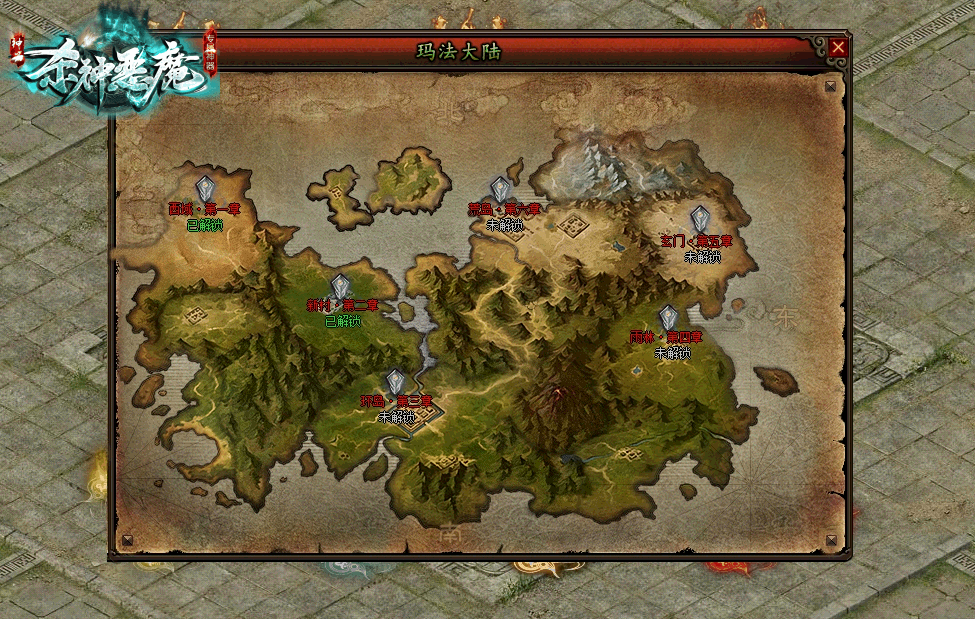The image size is (975, 619).
Task: Select the 雨林·第四章 crystal marker
Action: pos(668,318)
